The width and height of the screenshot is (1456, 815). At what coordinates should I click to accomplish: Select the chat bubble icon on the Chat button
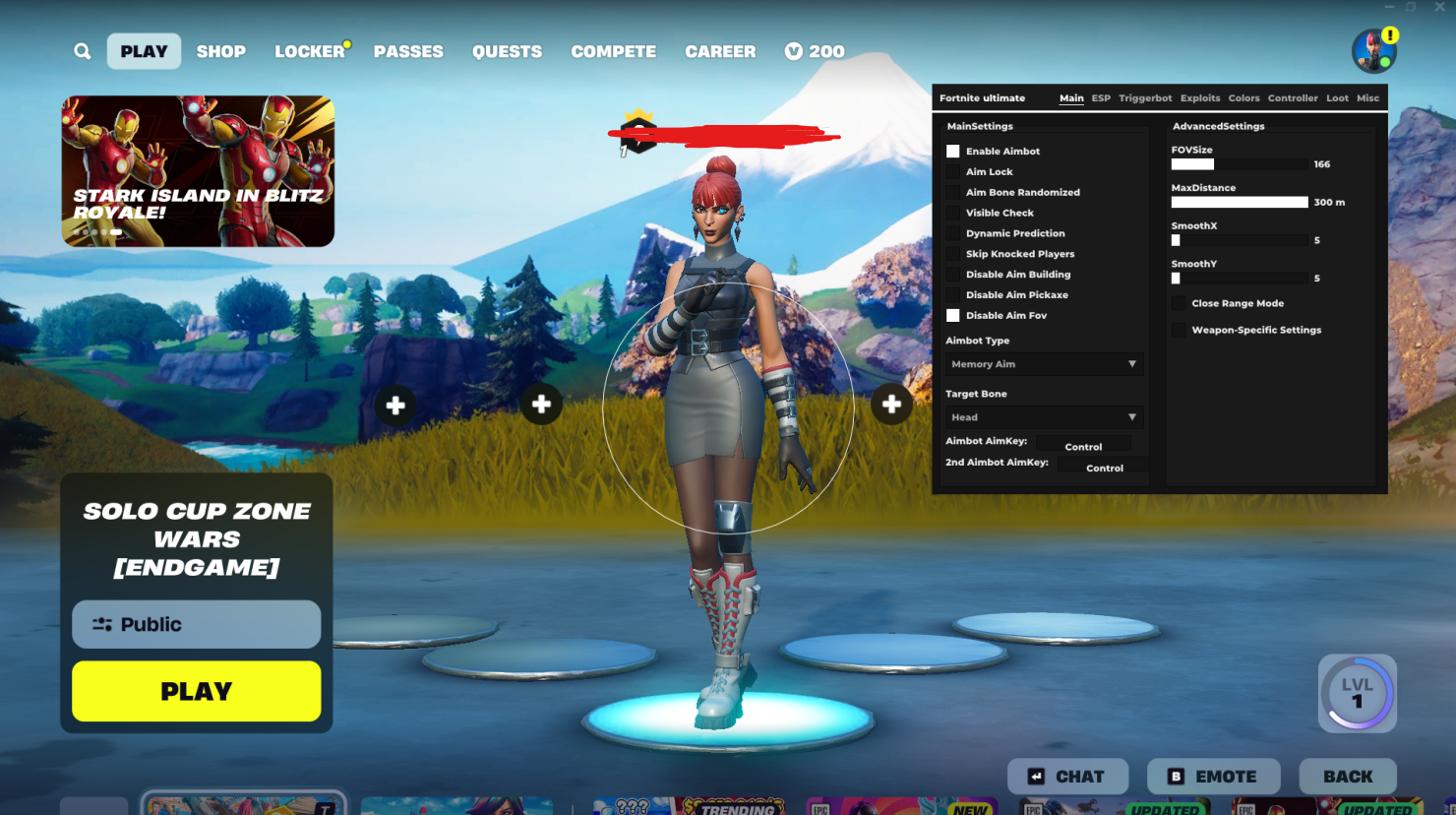coord(1037,776)
